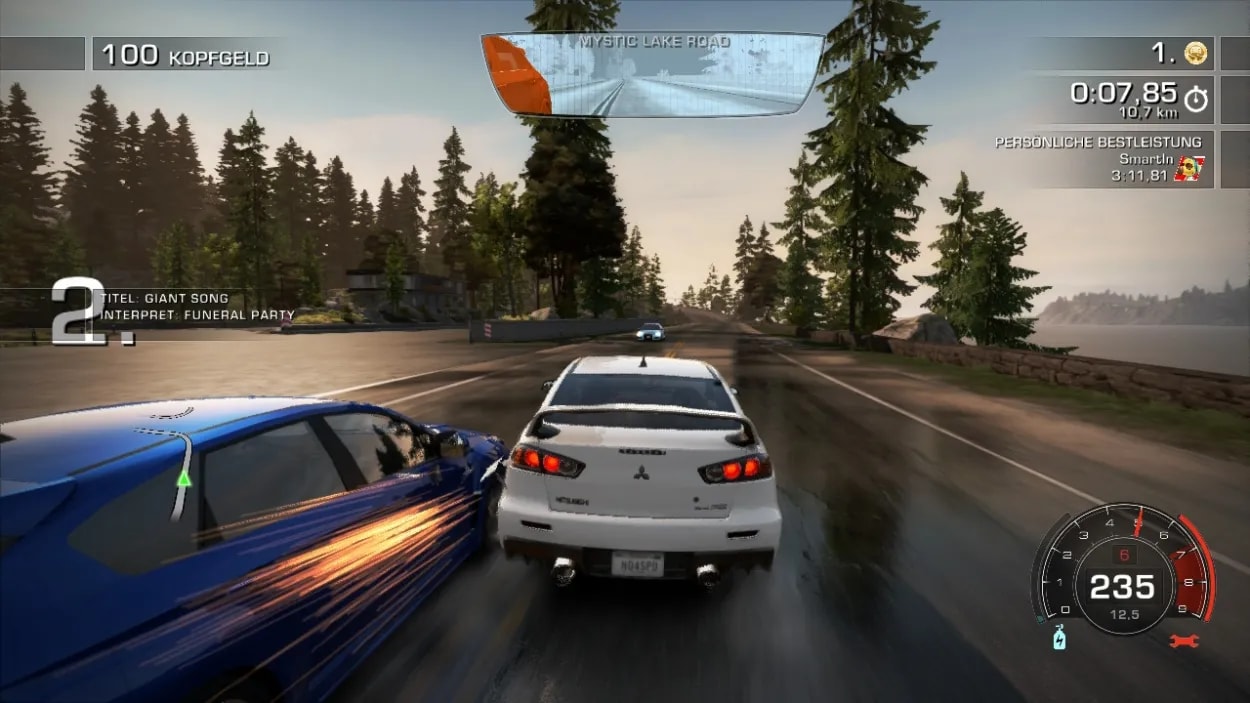1250x703 pixels.
Task: Click the rear-view mirror display
Action: (x=652, y=75)
